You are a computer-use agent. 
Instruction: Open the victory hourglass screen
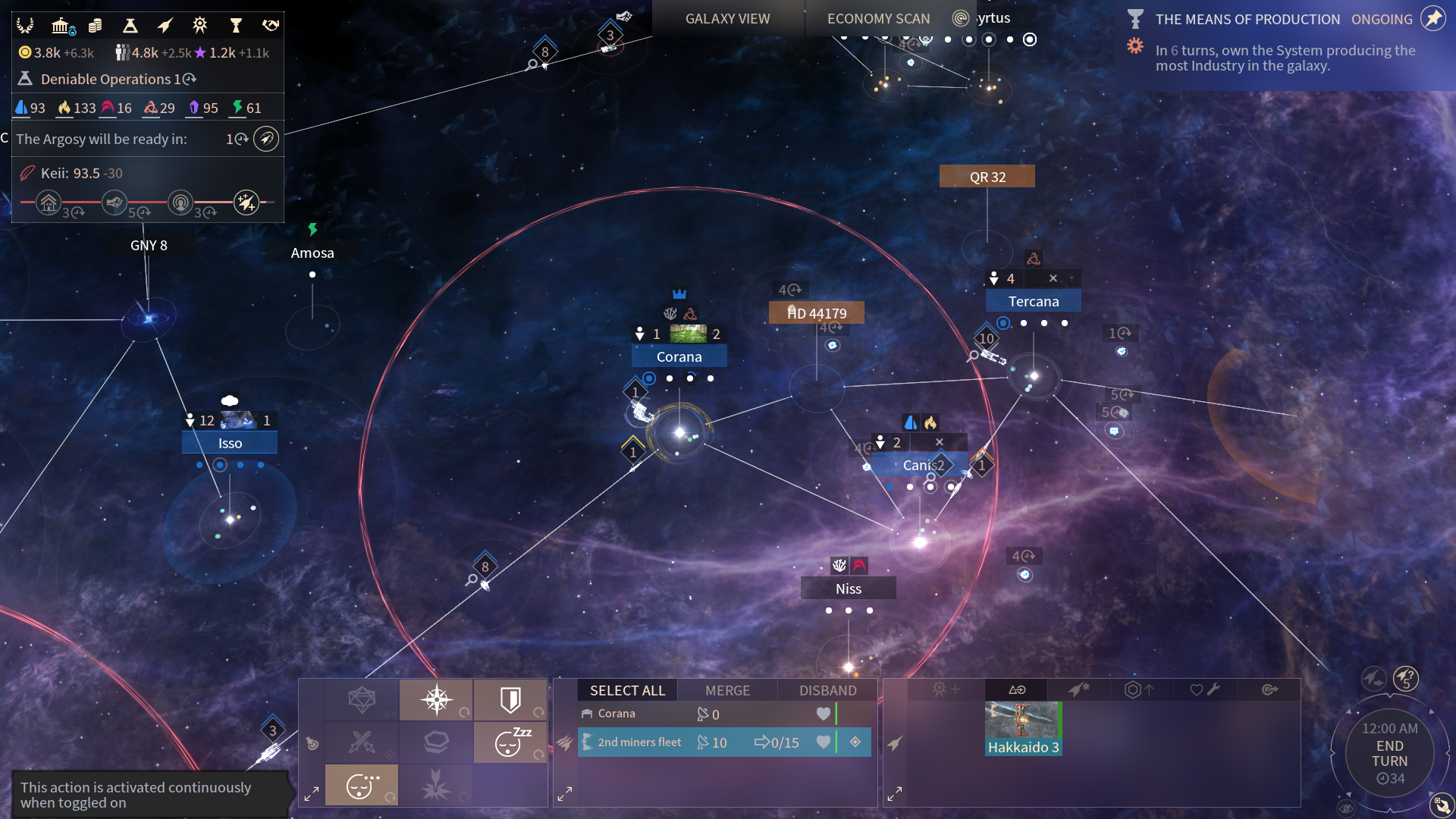(x=235, y=26)
